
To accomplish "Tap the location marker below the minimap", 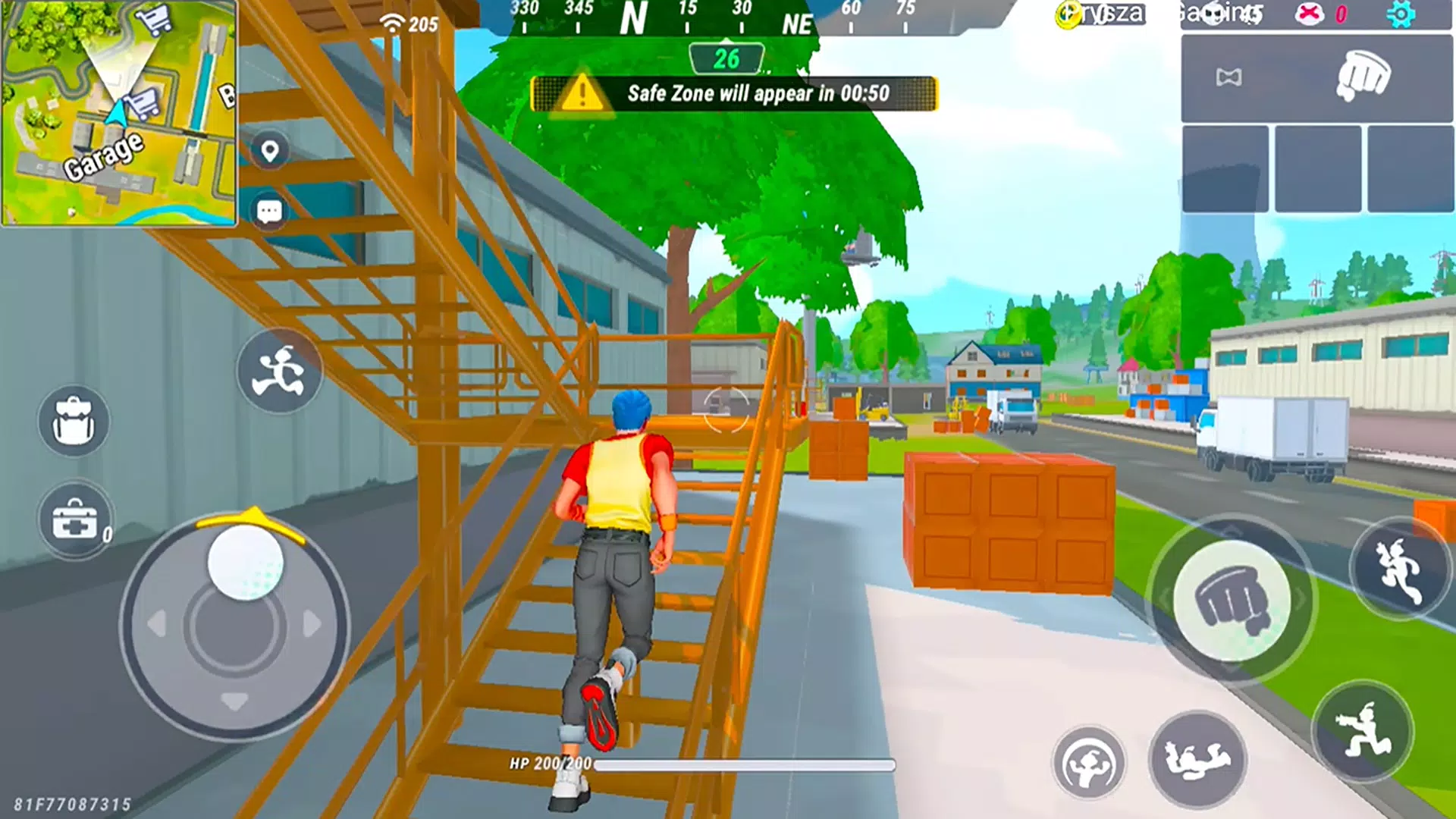I will tap(271, 152).
